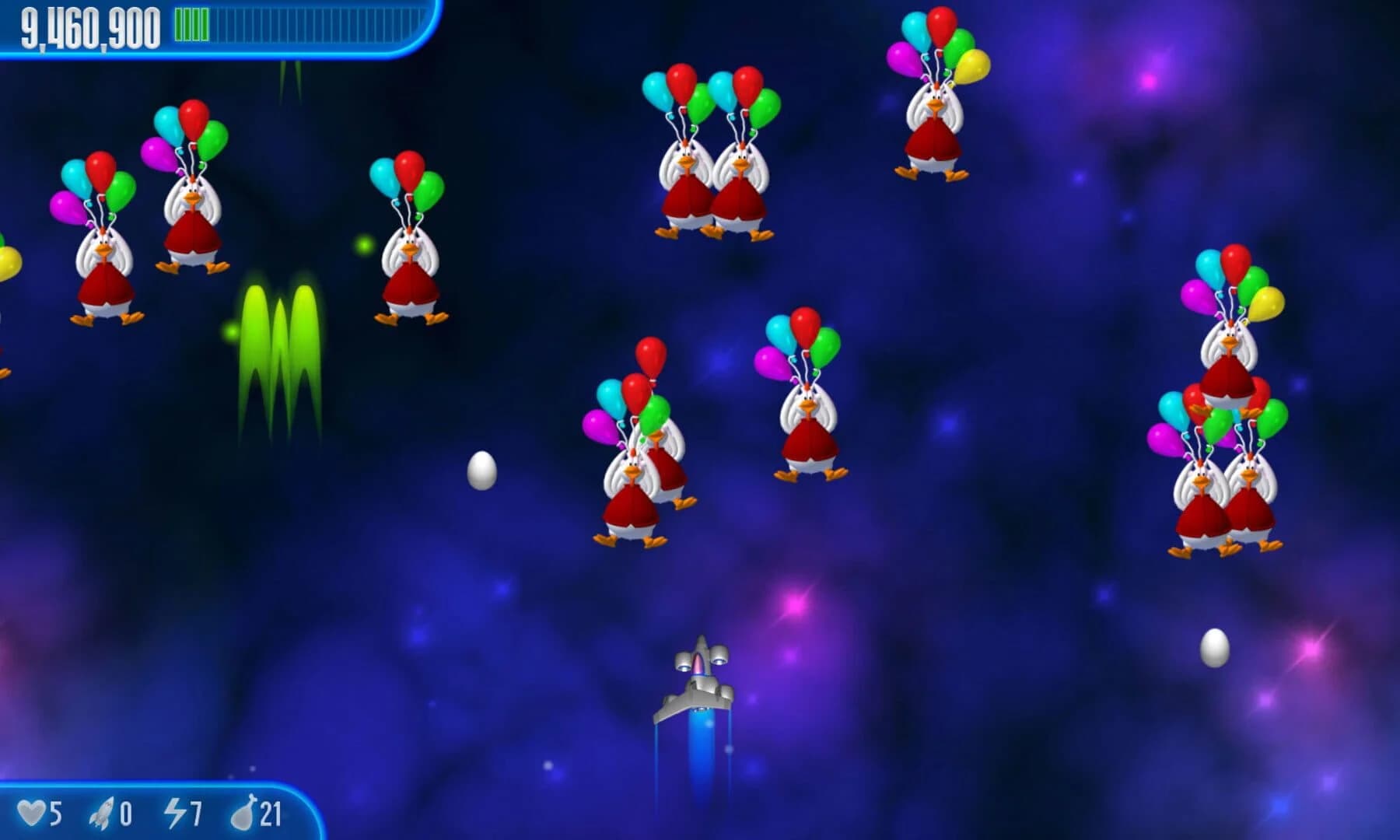Toggle the red balloon on the top-right chicken
Image resolution: width=1400 pixels, height=840 pixels.
(942, 25)
